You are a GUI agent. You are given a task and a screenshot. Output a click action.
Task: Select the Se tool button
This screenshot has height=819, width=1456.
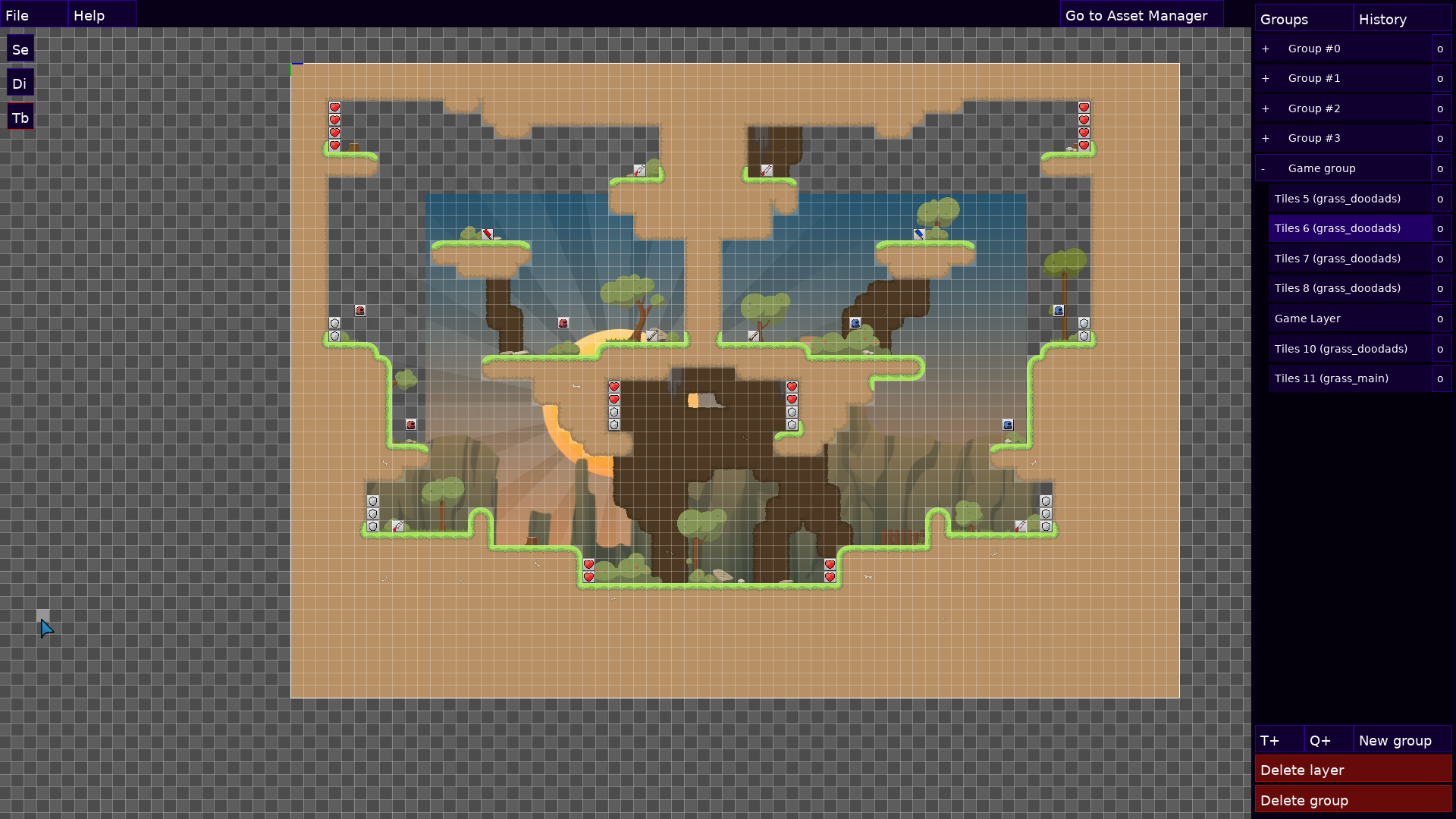20,49
